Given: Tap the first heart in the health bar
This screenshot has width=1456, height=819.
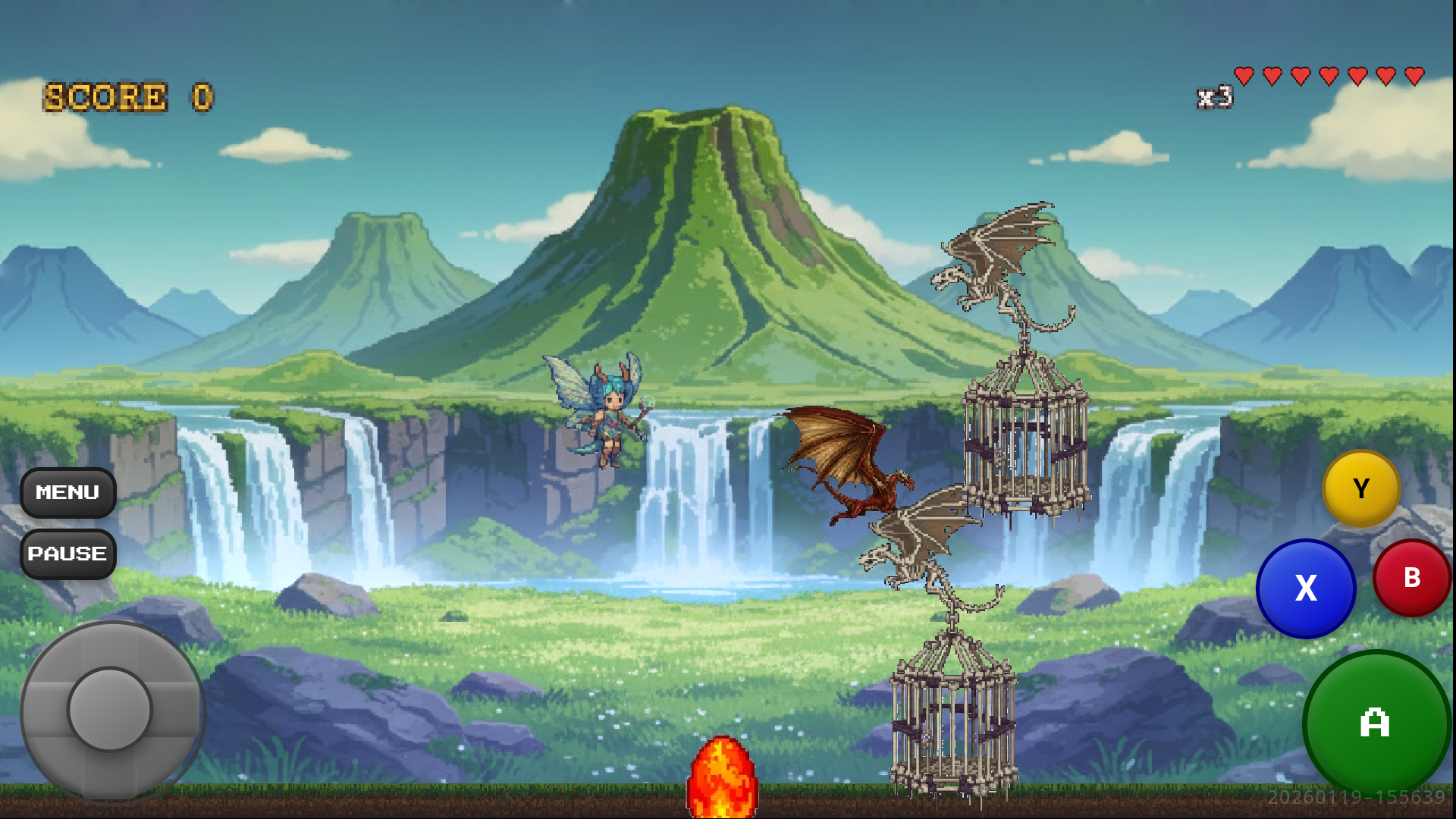Looking at the screenshot, I should (x=1246, y=77).
